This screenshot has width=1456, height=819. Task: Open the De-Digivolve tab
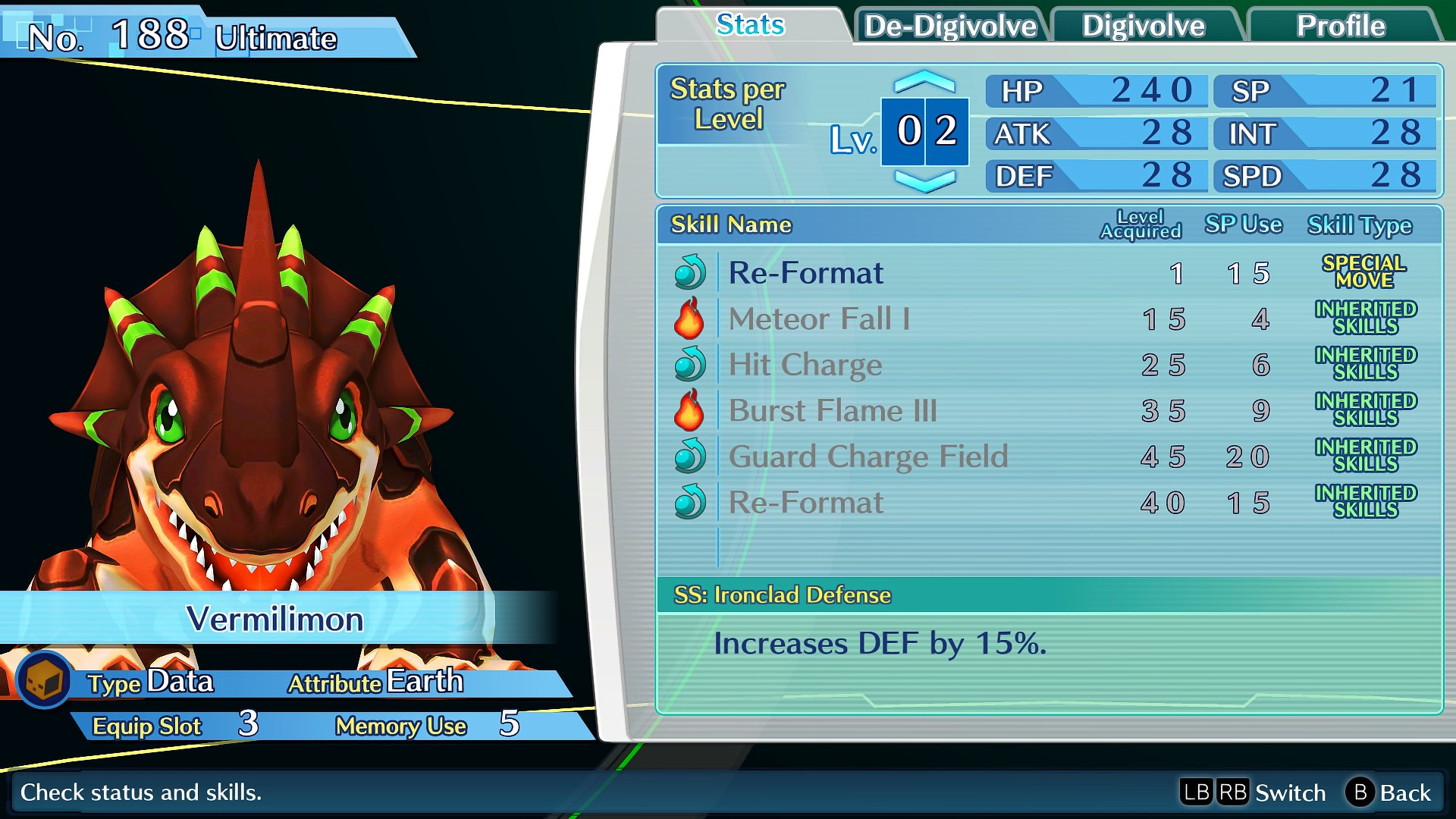(x=950, y=26)
